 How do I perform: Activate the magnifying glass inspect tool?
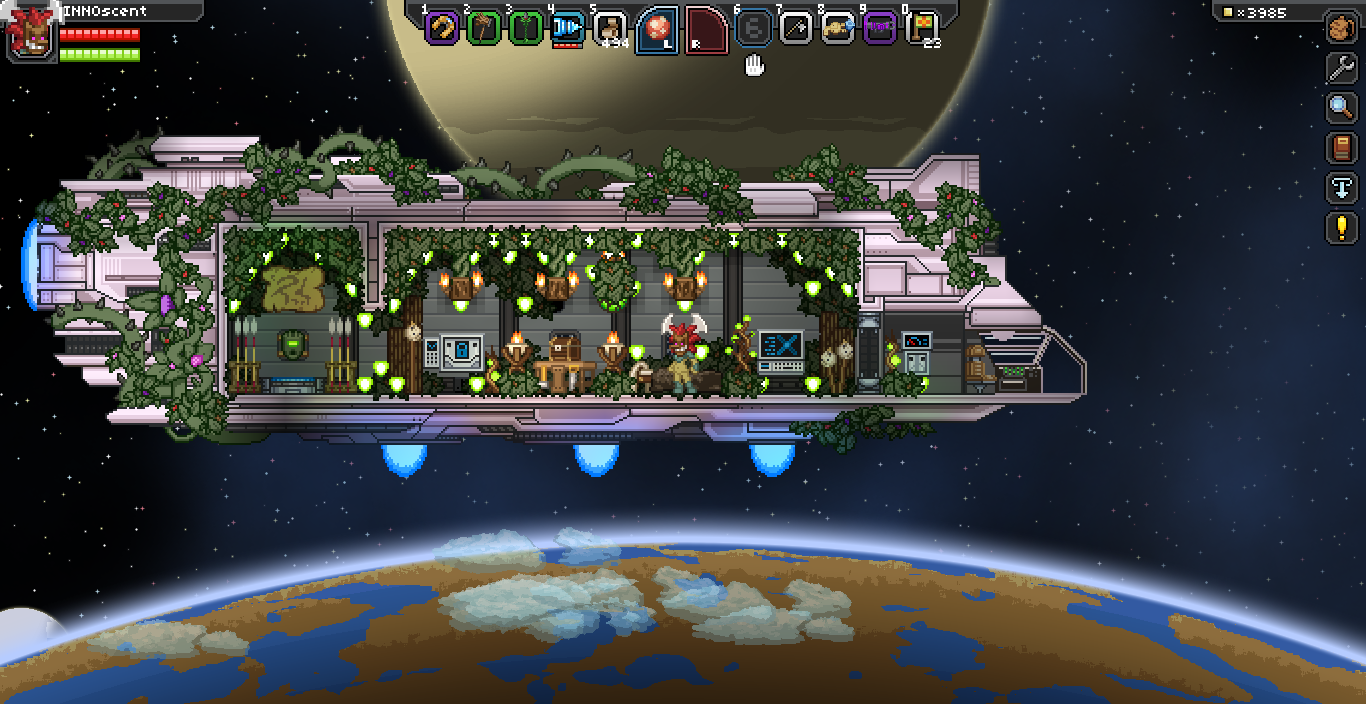pos(1341,107)
